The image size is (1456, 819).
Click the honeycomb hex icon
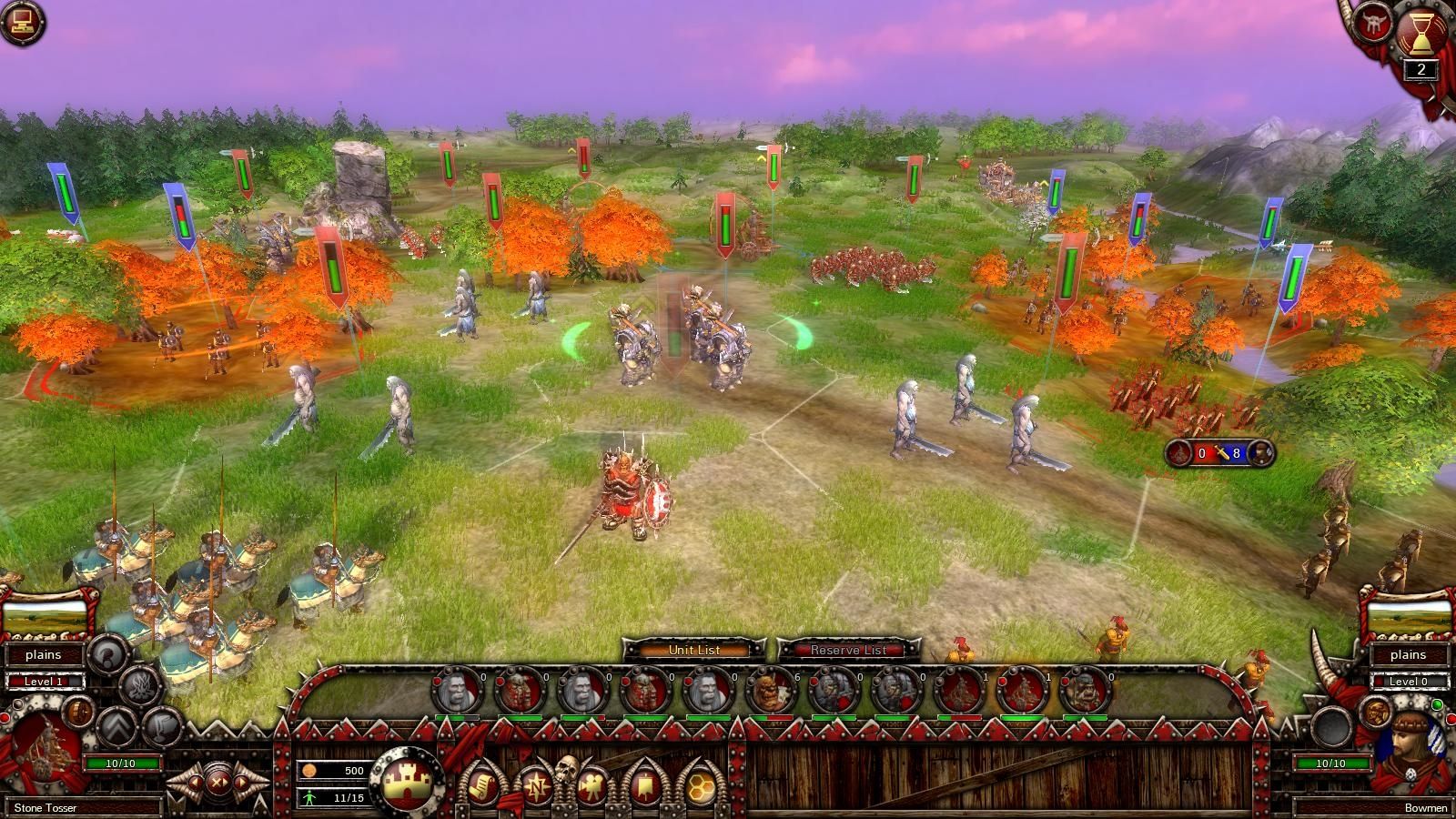(x=702, y=786)
